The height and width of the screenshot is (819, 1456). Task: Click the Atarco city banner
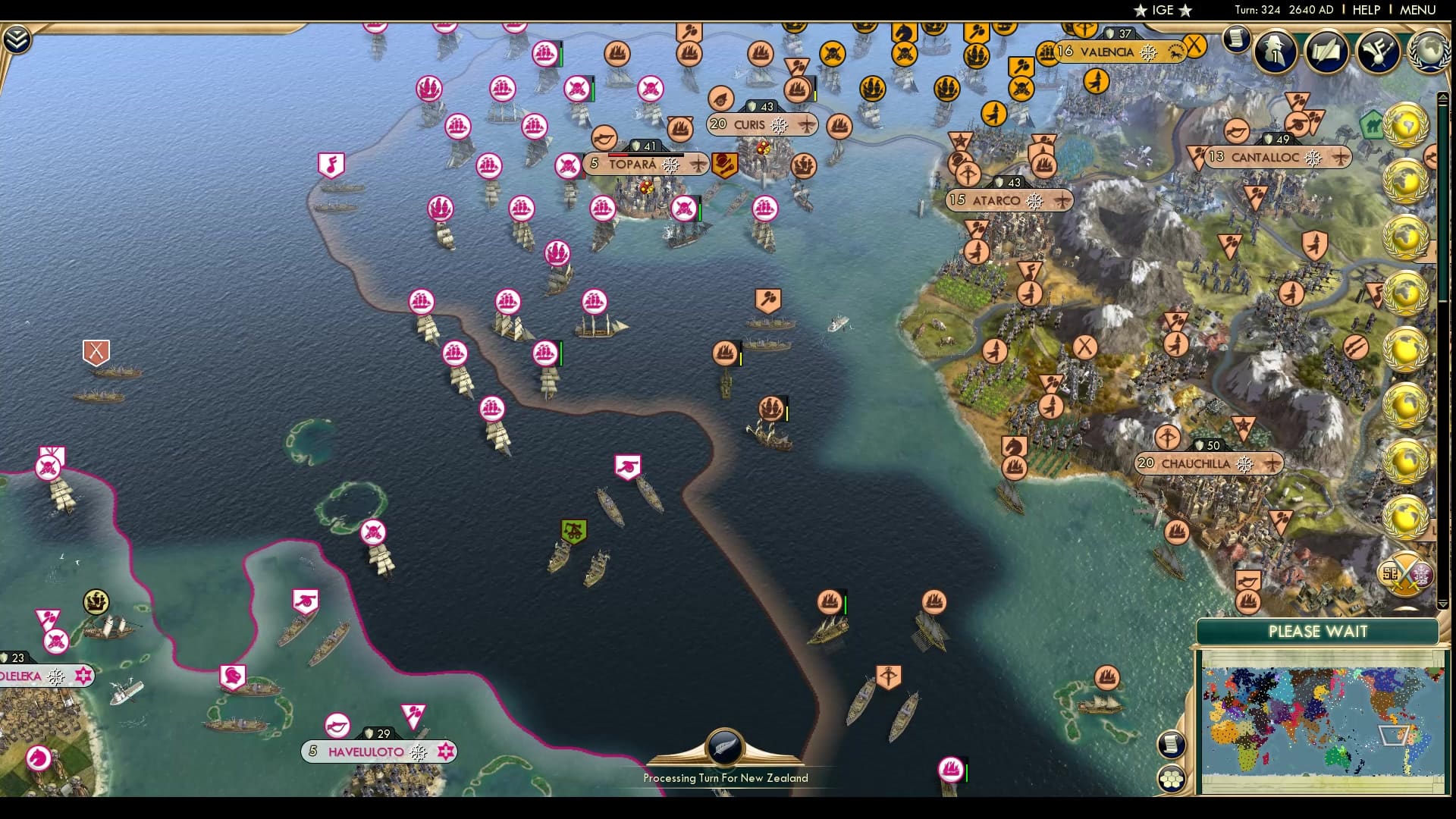(x=997, y=200)
